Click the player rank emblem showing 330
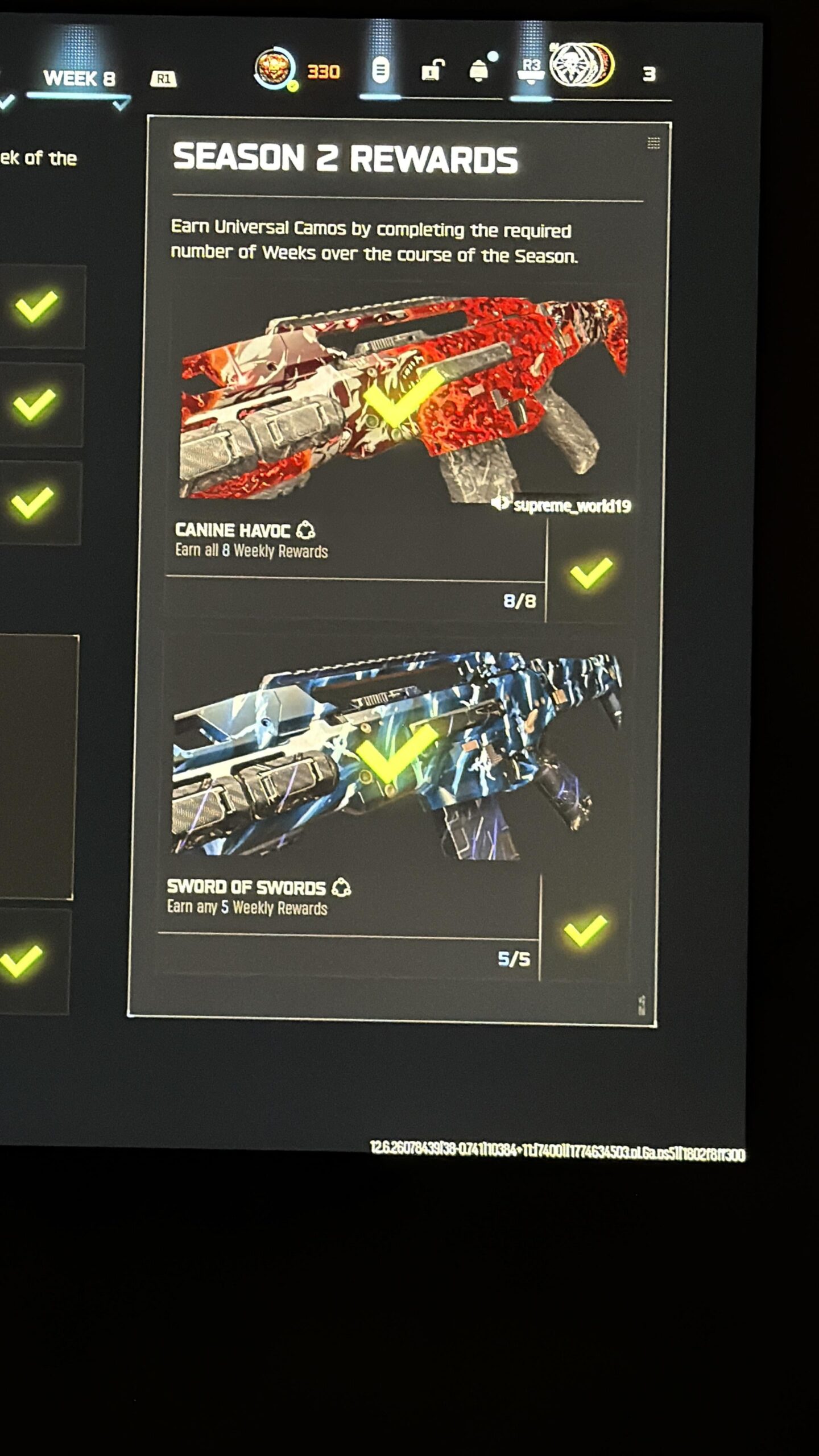The image size is (819, 1456). pos(275,69)
